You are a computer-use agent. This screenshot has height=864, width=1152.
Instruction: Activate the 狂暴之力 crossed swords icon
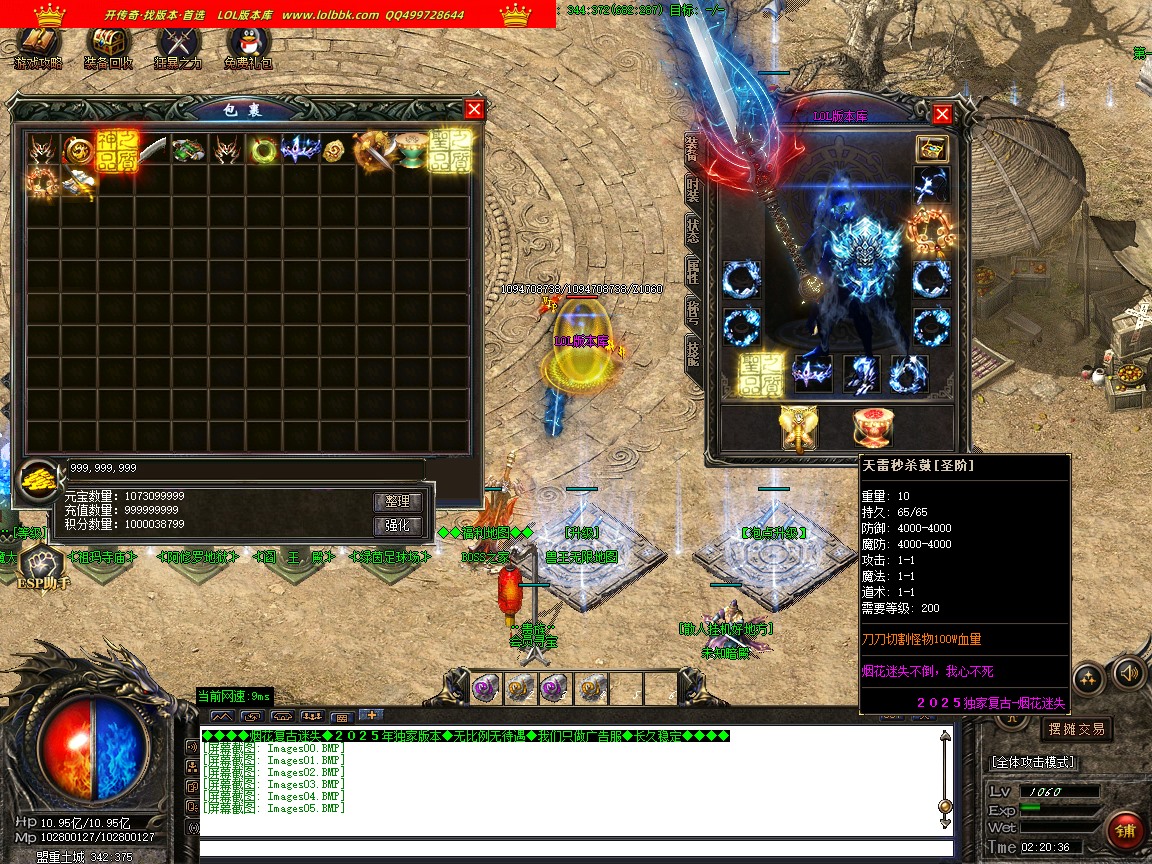[x=178, y=45]
